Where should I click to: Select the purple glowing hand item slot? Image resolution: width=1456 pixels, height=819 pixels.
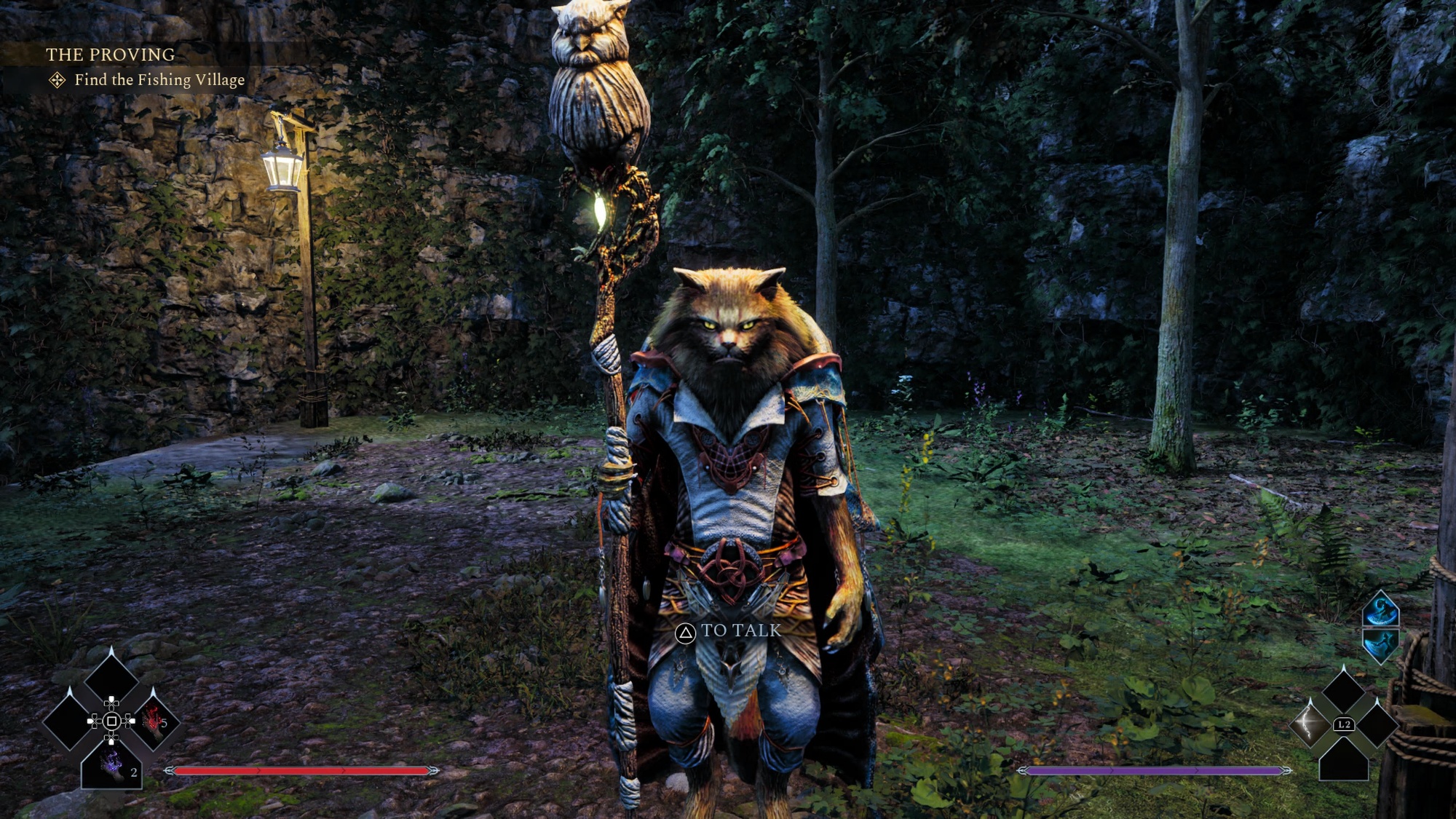tap(111, 764)
